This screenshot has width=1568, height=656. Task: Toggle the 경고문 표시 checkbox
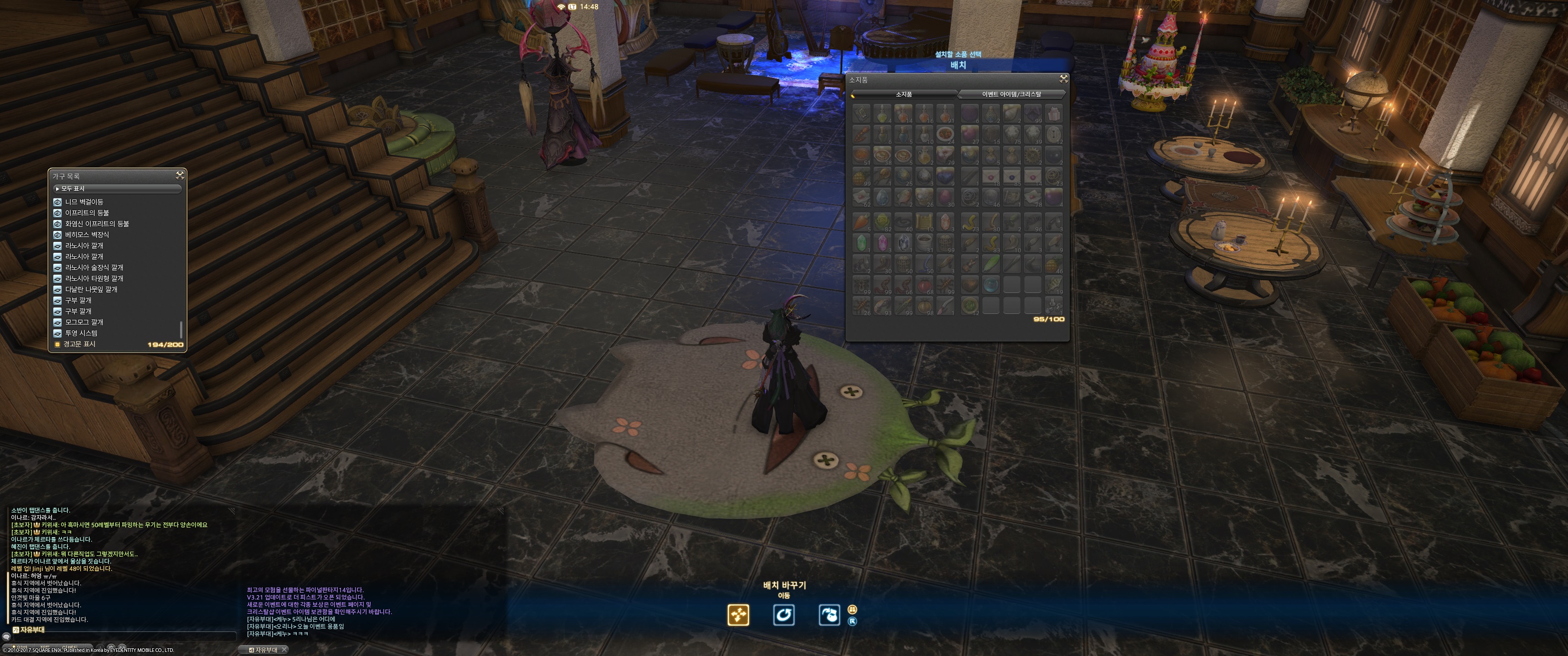click(57, 344)
